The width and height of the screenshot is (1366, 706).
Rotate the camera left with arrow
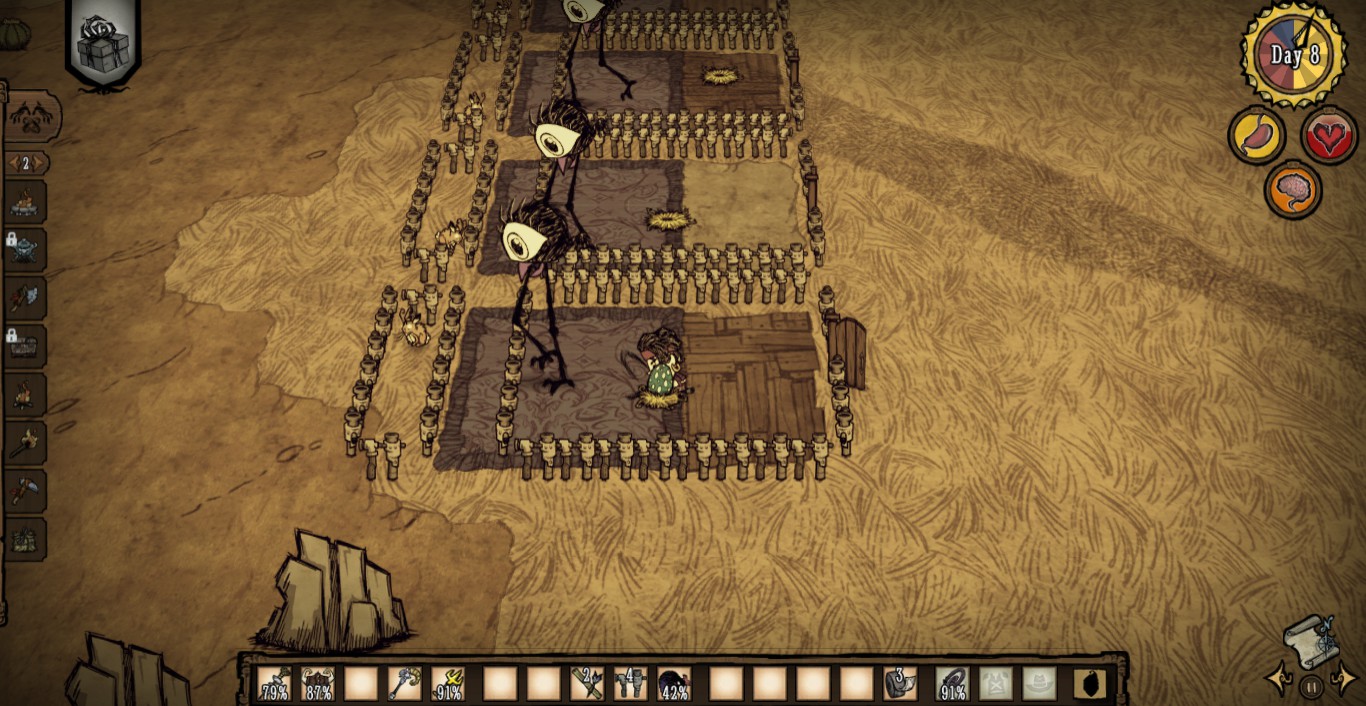click(x=1279, y=680)
